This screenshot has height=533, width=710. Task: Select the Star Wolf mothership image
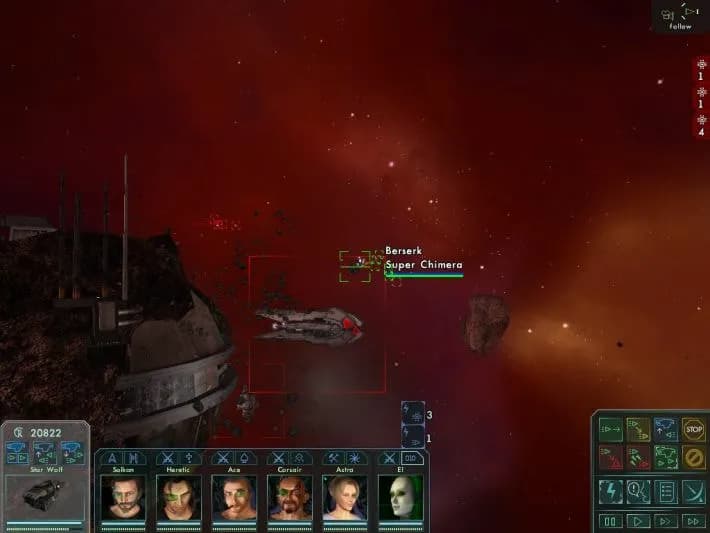44,495
